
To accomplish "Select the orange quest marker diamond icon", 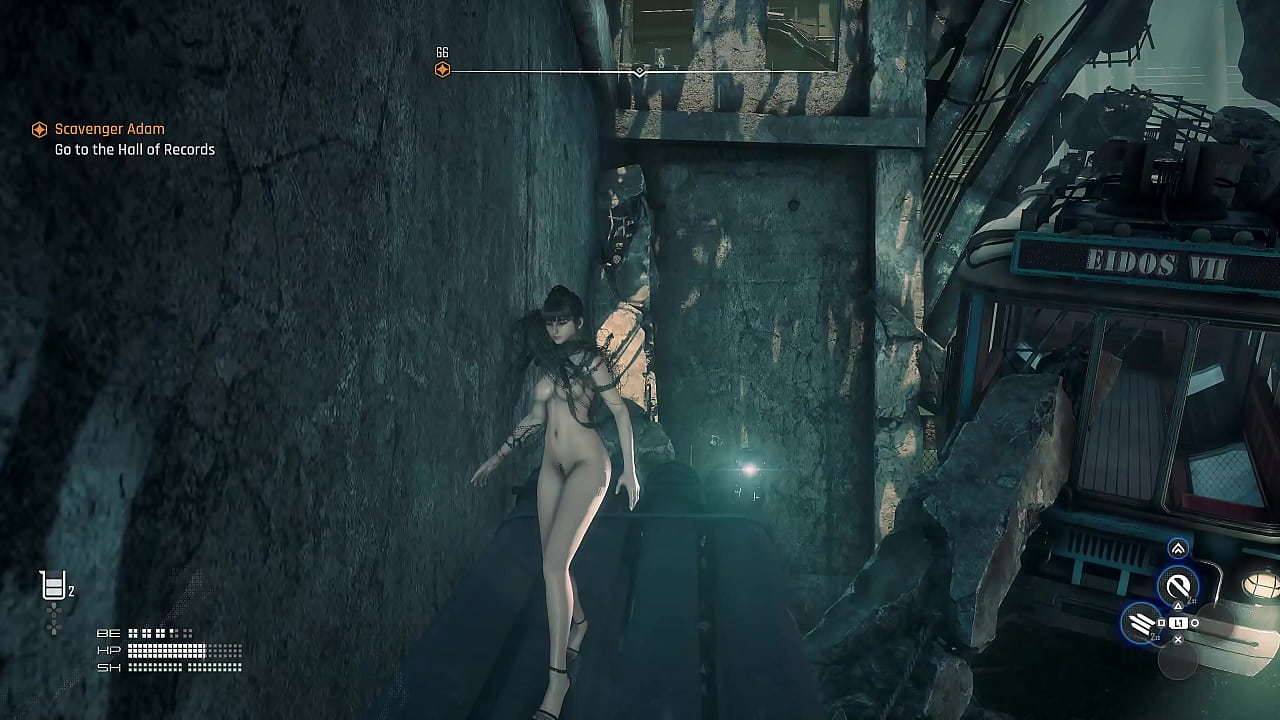I will tap(38, 129).
